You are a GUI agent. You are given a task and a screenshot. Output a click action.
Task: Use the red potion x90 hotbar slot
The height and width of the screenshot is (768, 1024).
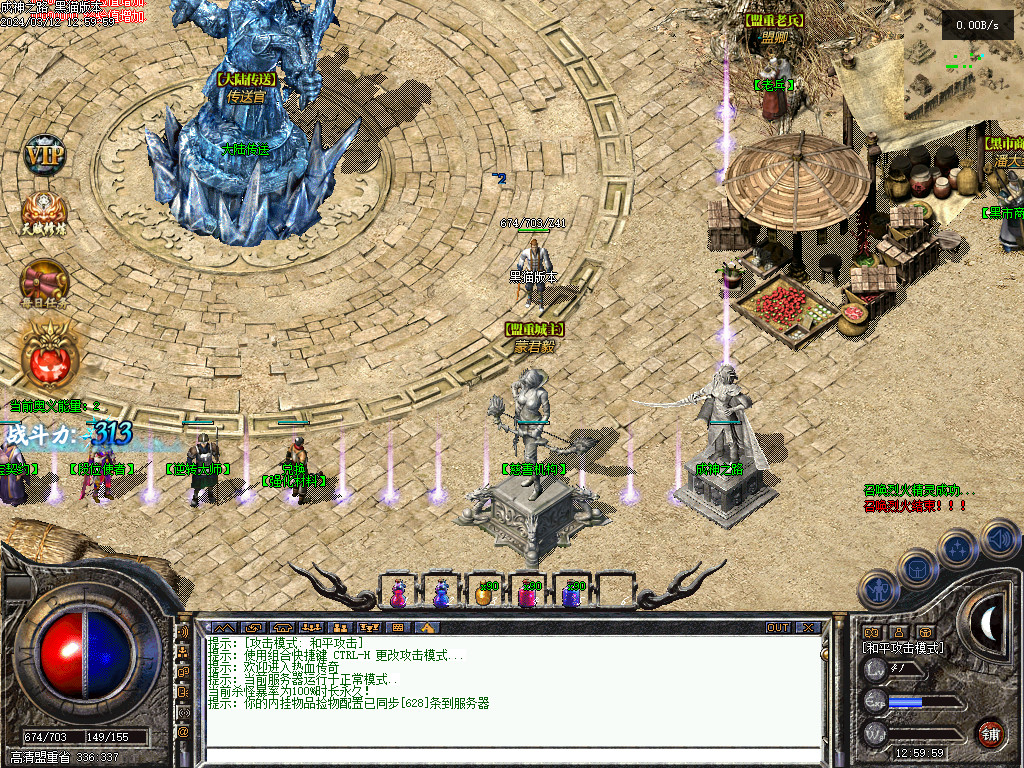tap(527, 593)
